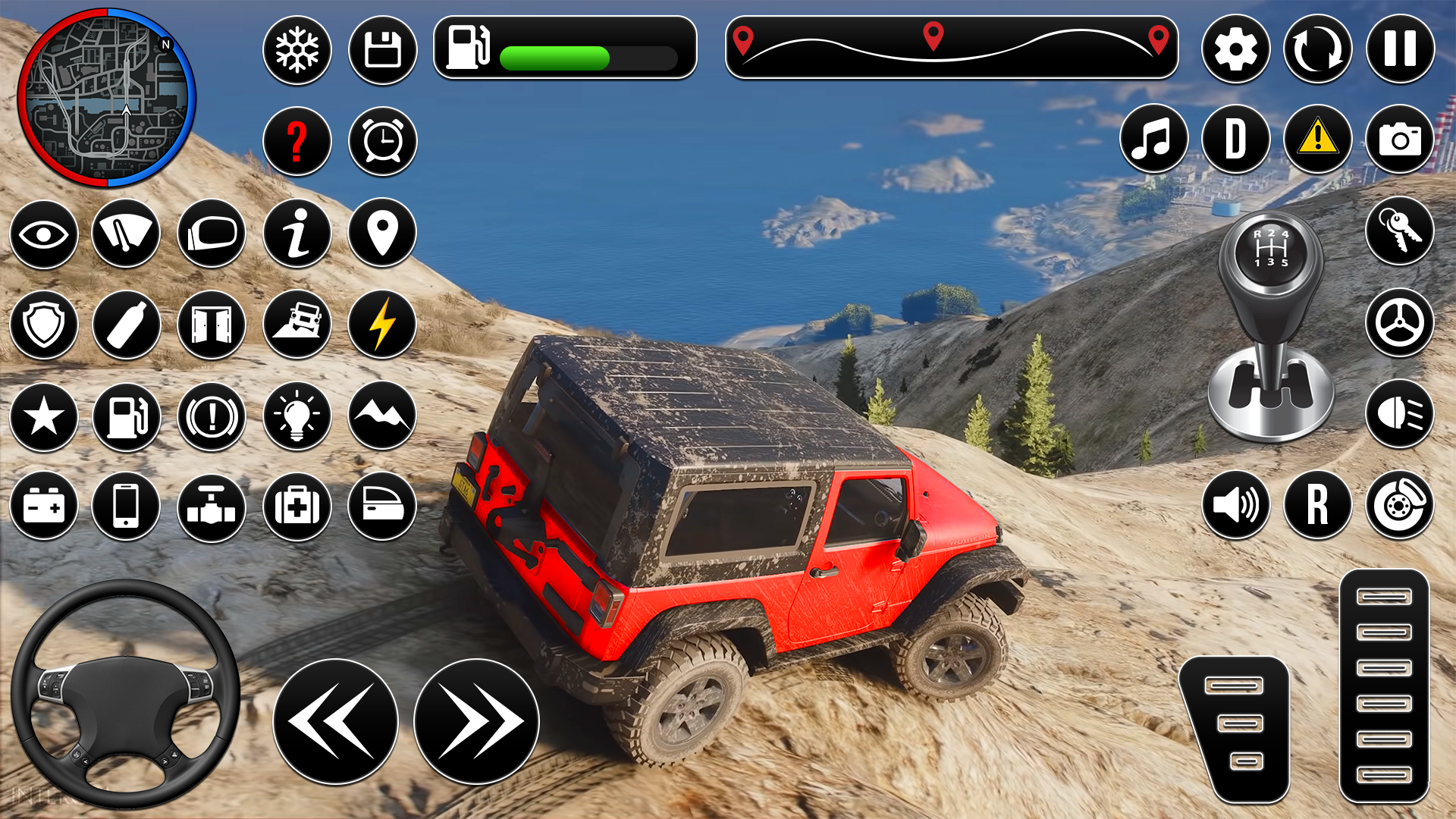Screen dimensions: 1456x819
Task: Steer left with the double-arrow button
Action: (335, 721)
